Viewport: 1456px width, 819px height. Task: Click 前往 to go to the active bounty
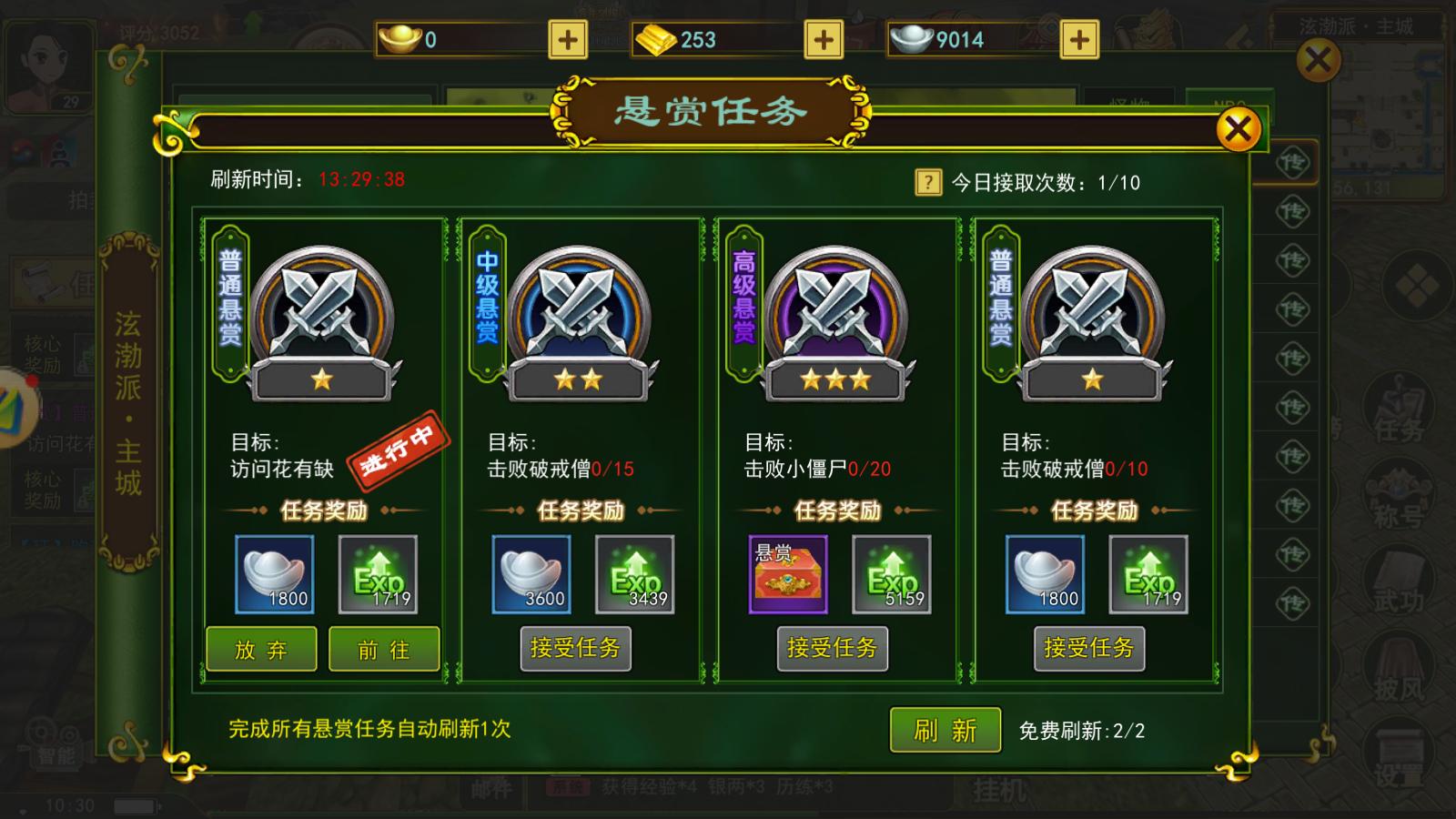(x=384, y=650)
